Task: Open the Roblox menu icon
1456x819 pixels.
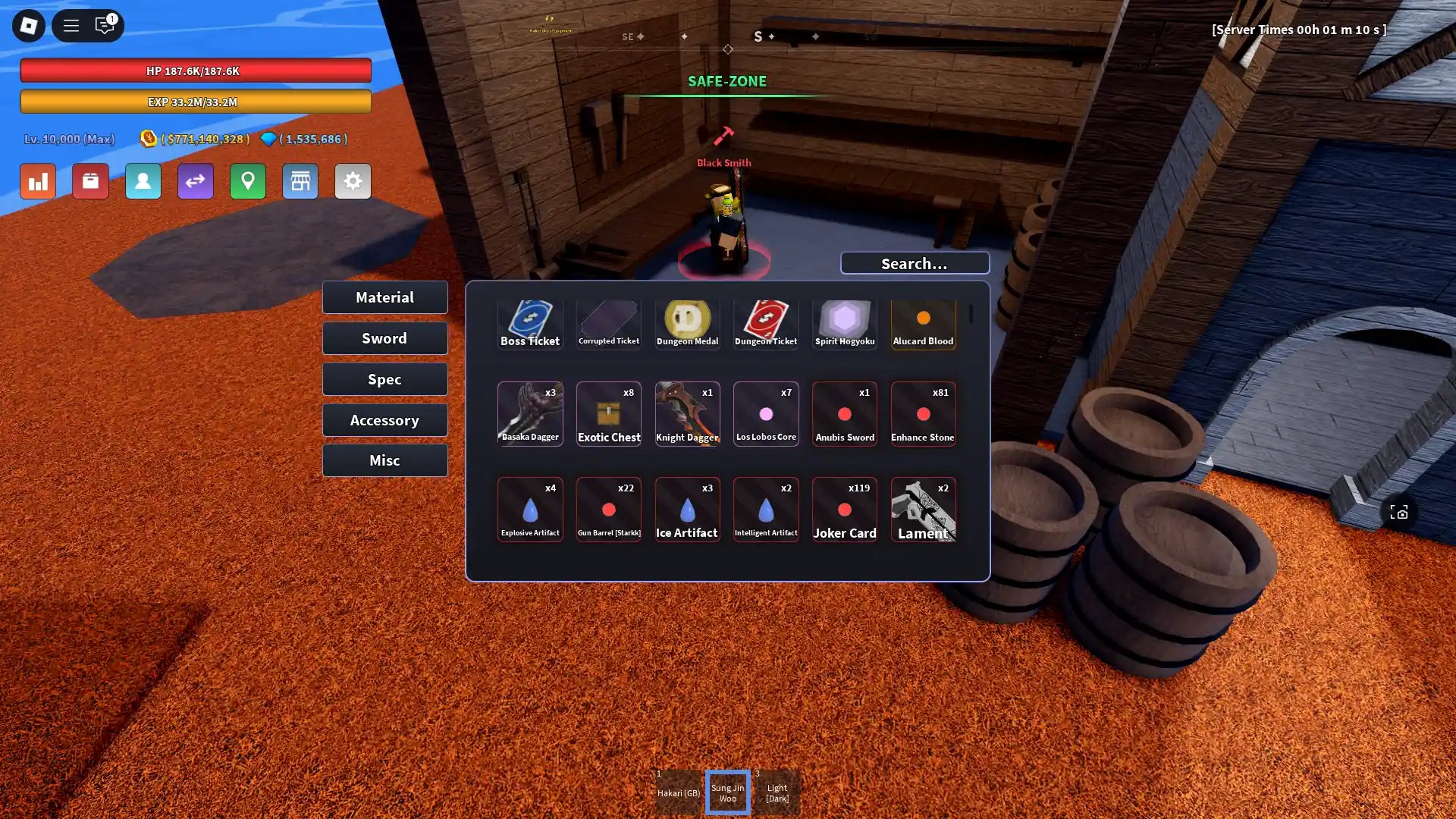Action: 28,25
